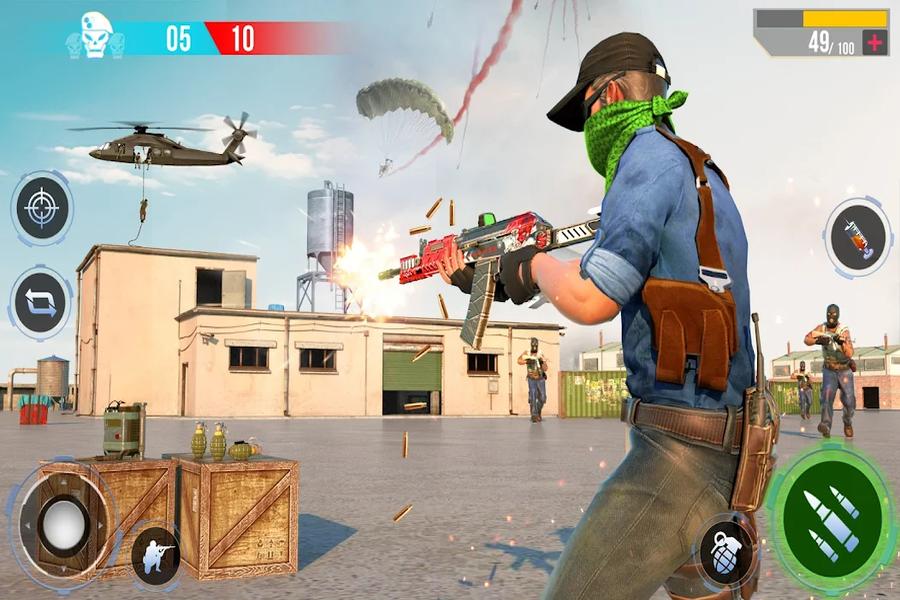Fire using the green bullets button
This screenshot has width=900, height=600.
click(x=831, y=517)
